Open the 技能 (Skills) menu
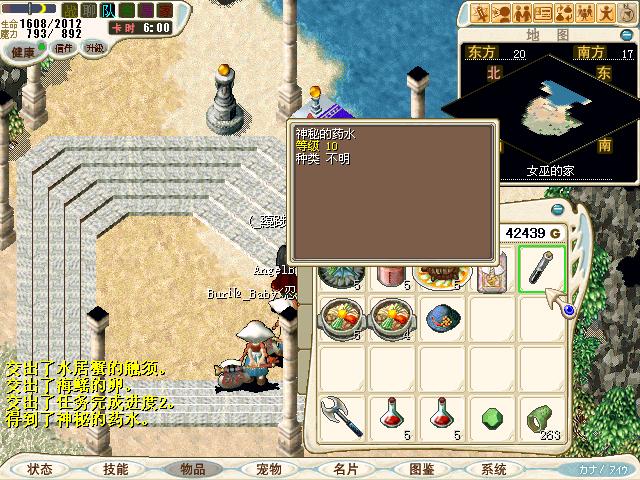The width and height of the screenshot is (640, 480). point(115,469)
